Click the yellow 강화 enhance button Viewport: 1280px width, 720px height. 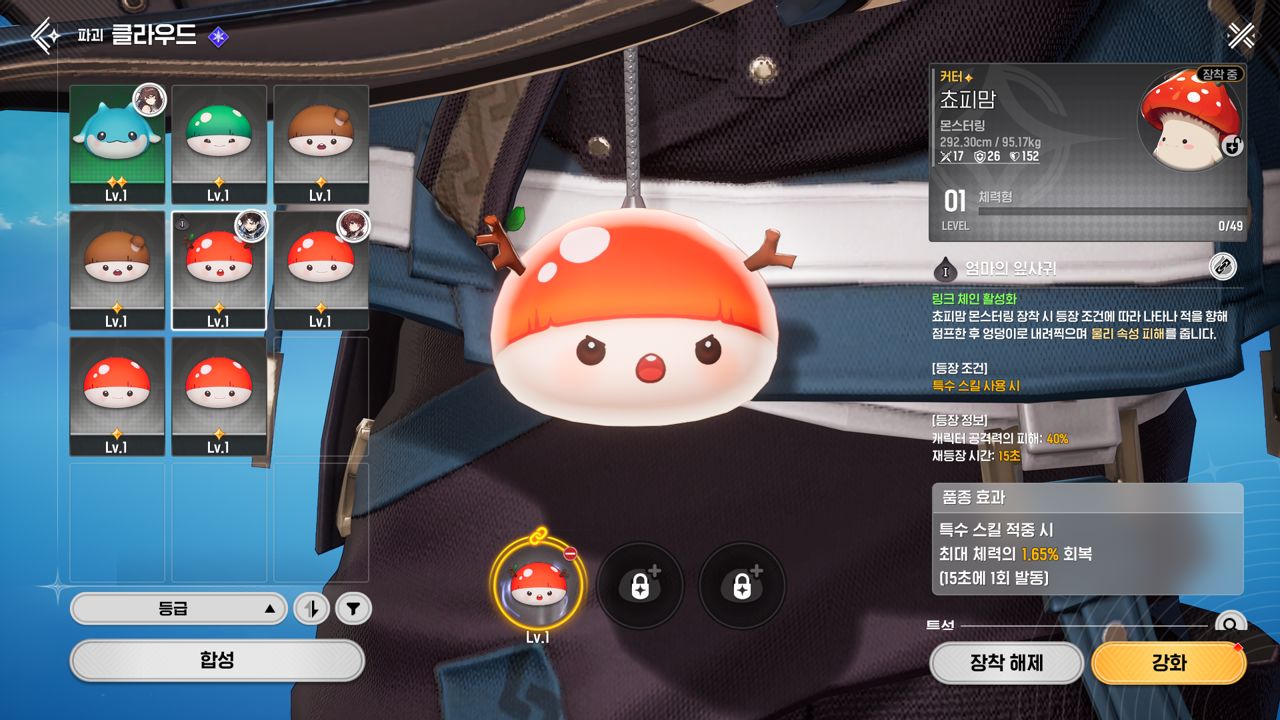point(1168,663)
